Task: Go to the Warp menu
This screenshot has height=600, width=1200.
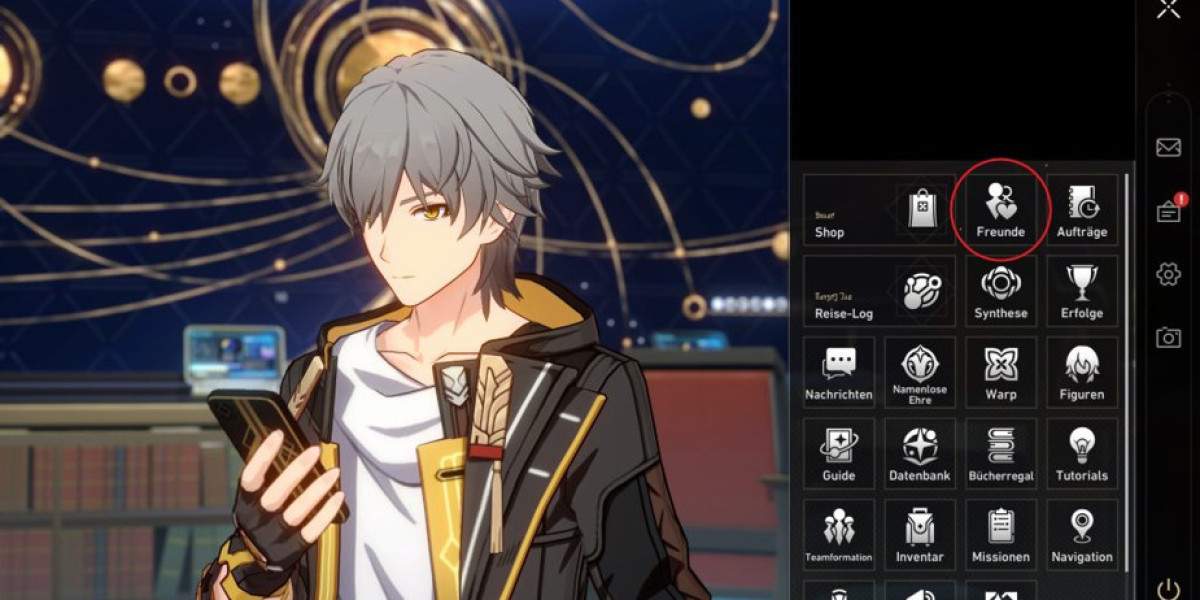Action: [1001, 372]
